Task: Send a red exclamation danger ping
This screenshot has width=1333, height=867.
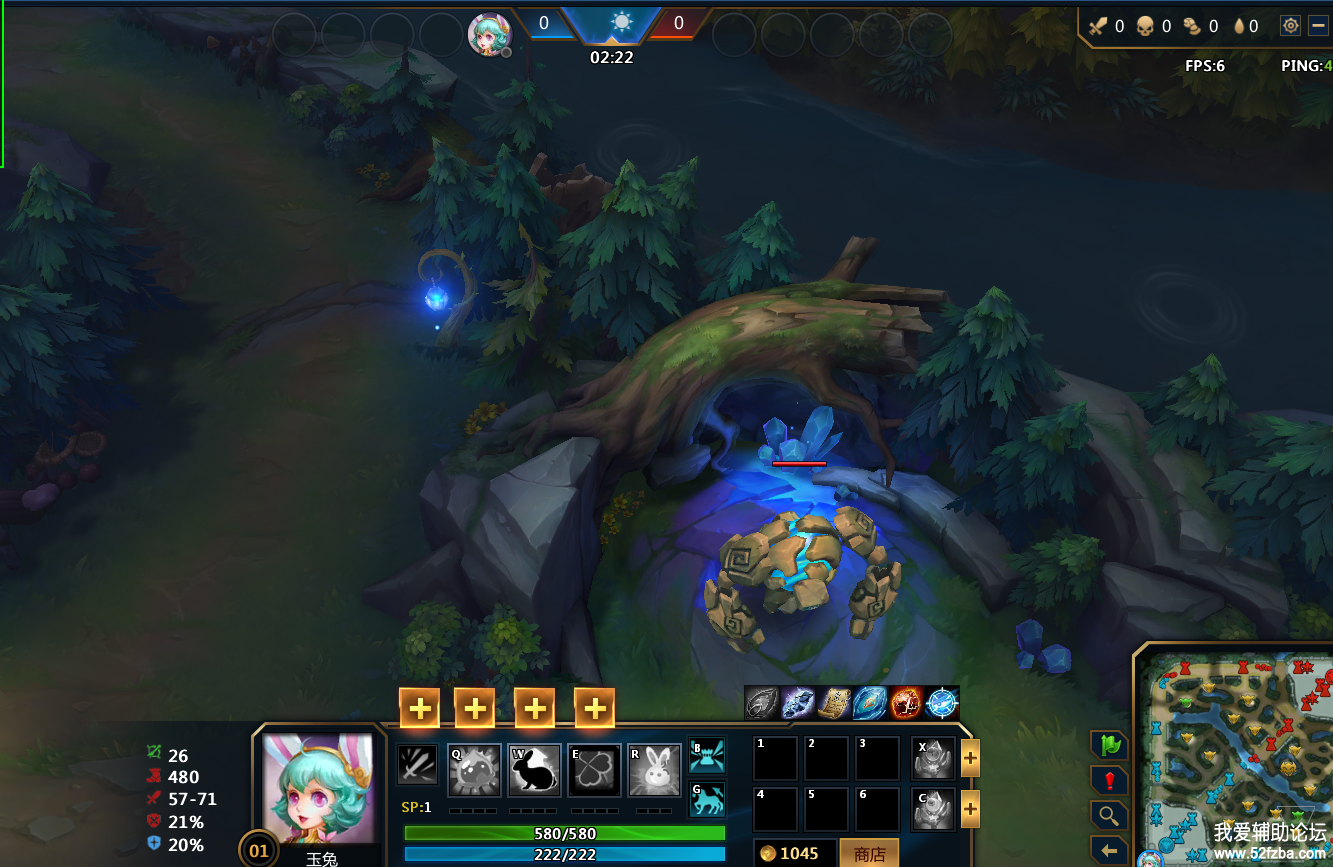Action: [1109, 781]
